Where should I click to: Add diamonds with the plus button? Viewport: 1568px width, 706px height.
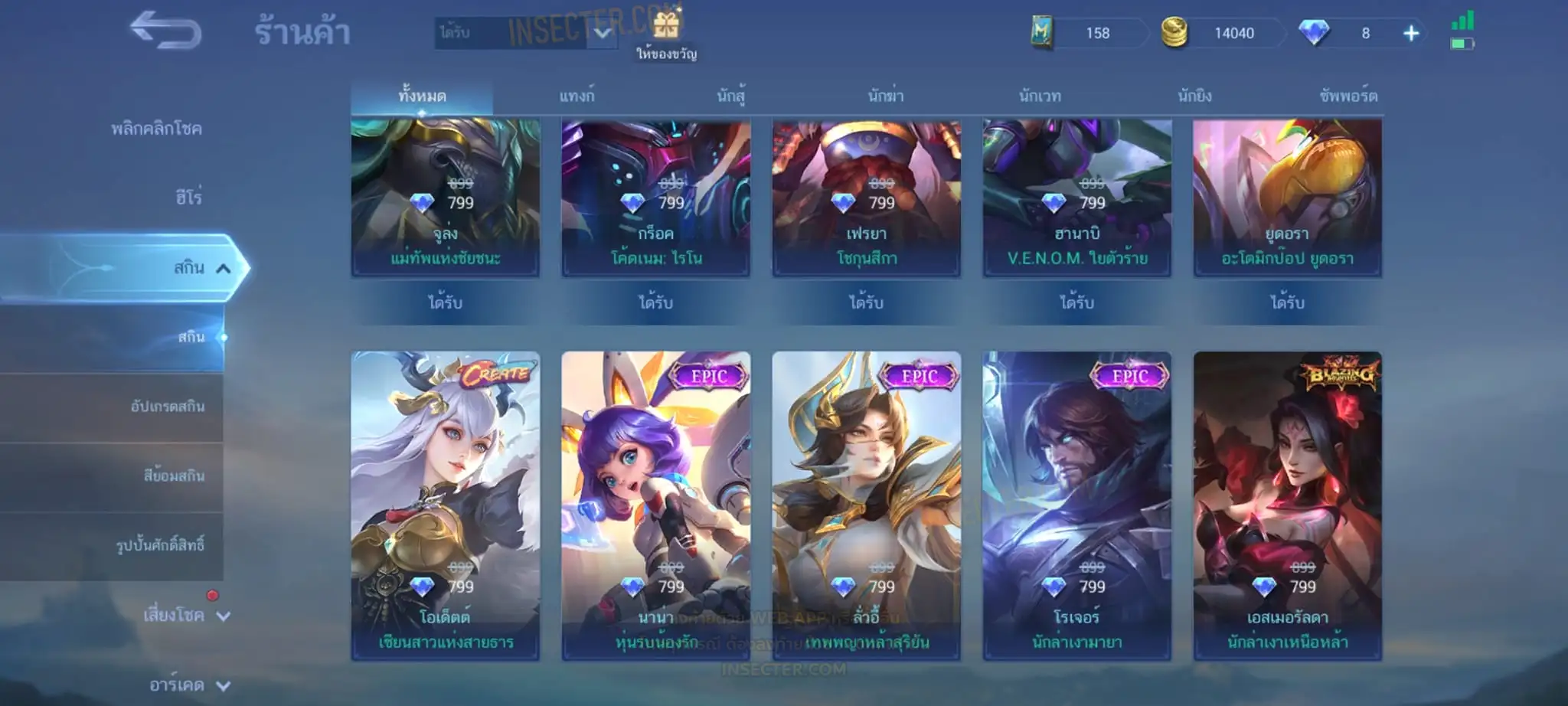1411,33
